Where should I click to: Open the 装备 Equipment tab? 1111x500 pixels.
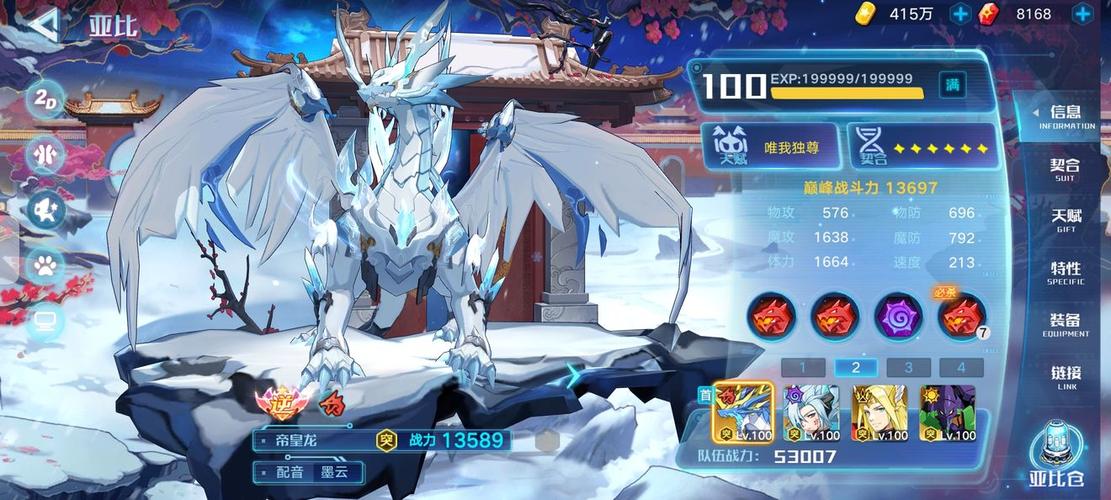tap(1066, 325)
